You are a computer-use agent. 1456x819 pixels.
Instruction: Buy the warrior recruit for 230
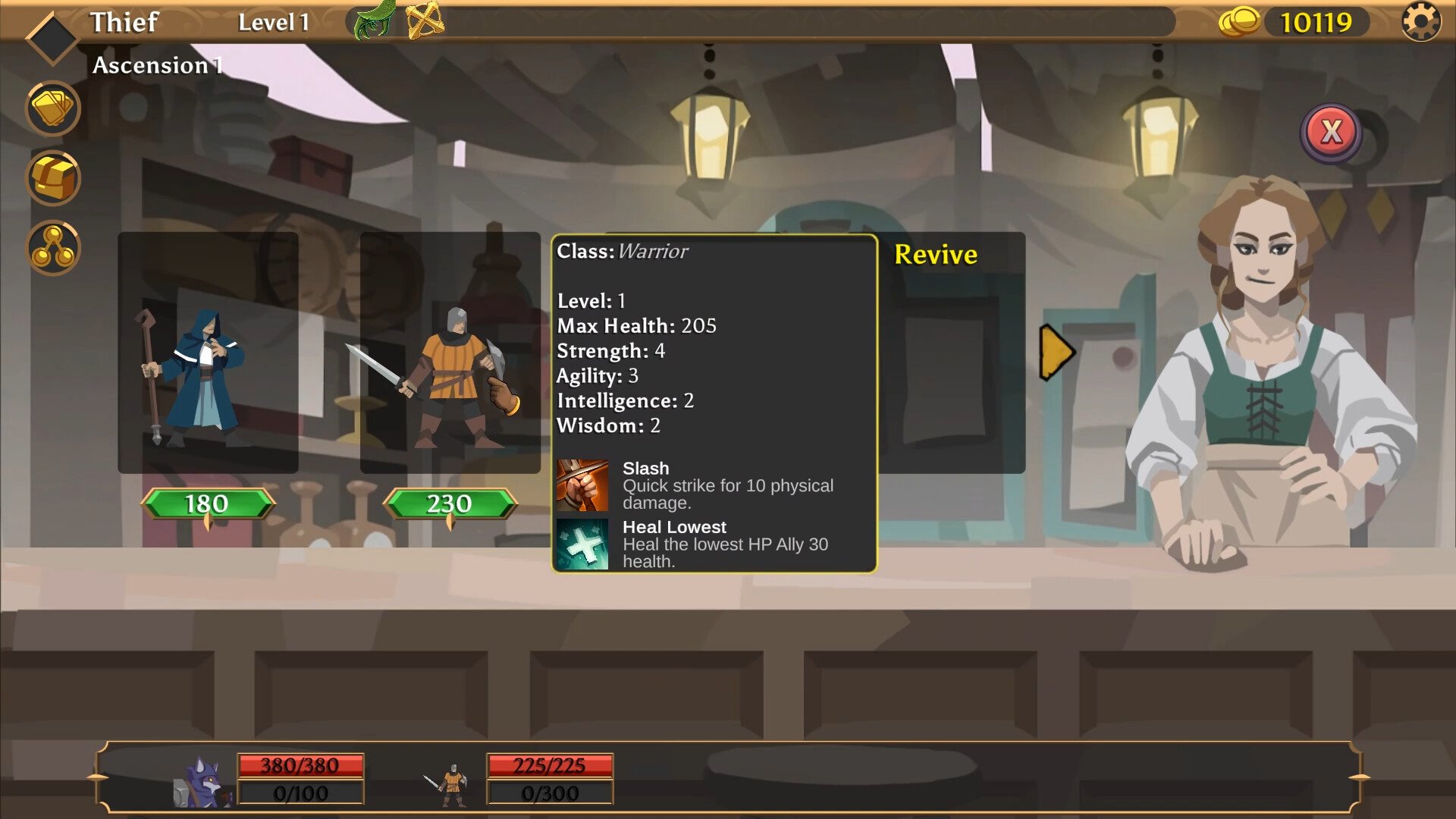pos(450,504)
